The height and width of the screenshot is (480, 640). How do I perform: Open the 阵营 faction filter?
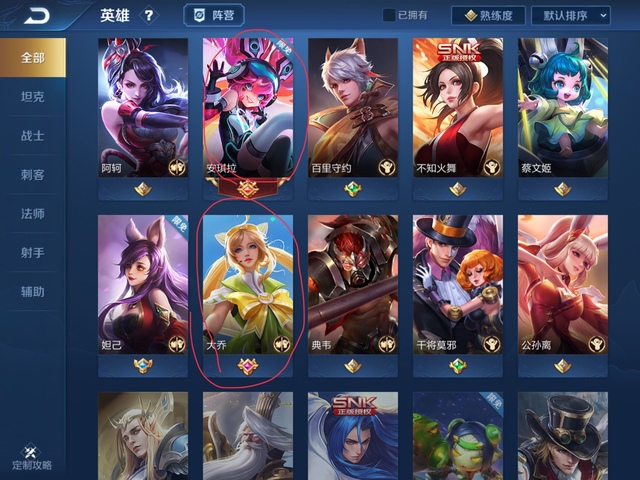tap(214, 16)
